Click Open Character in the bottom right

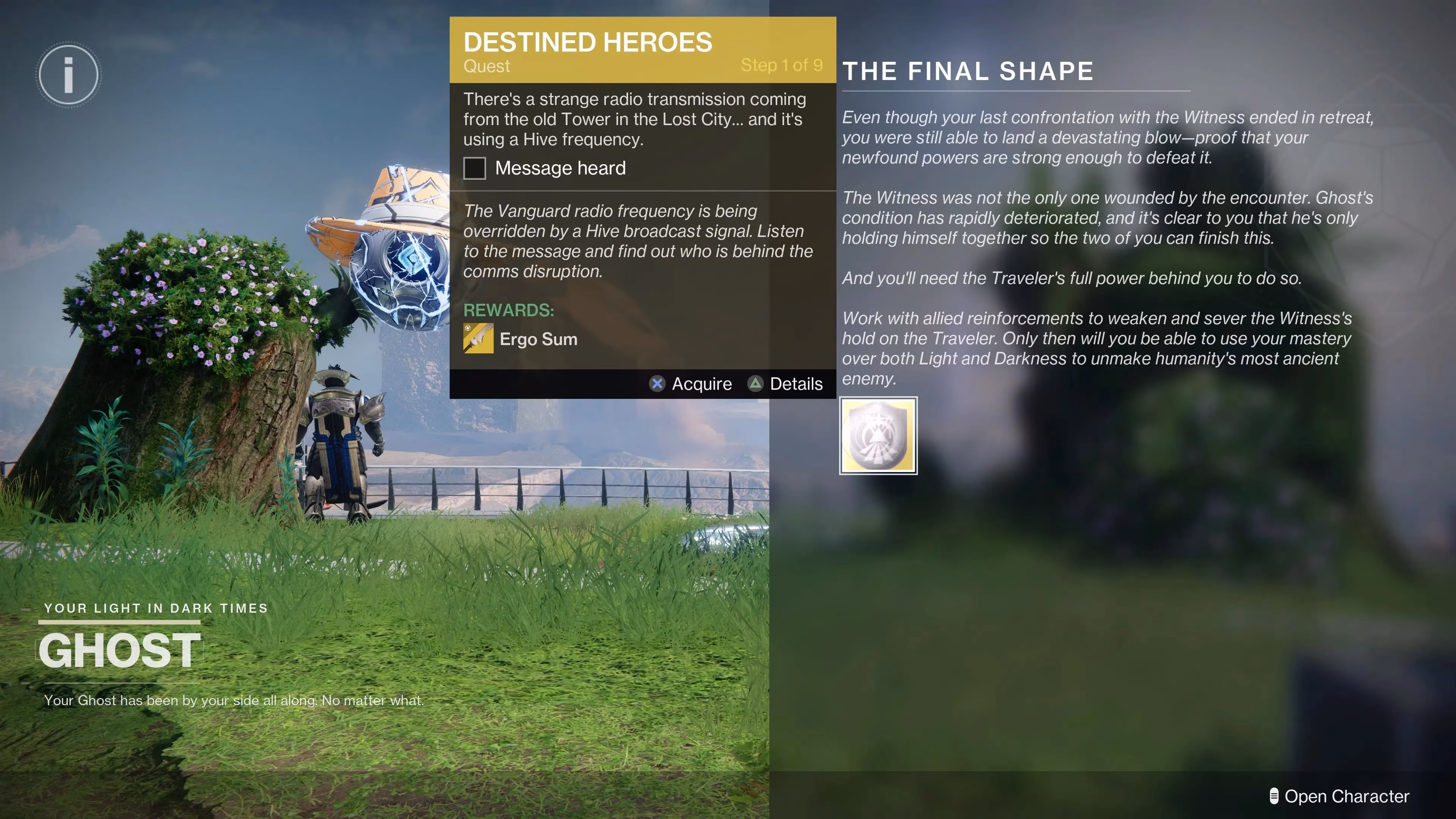click(x=1345, y=796)
